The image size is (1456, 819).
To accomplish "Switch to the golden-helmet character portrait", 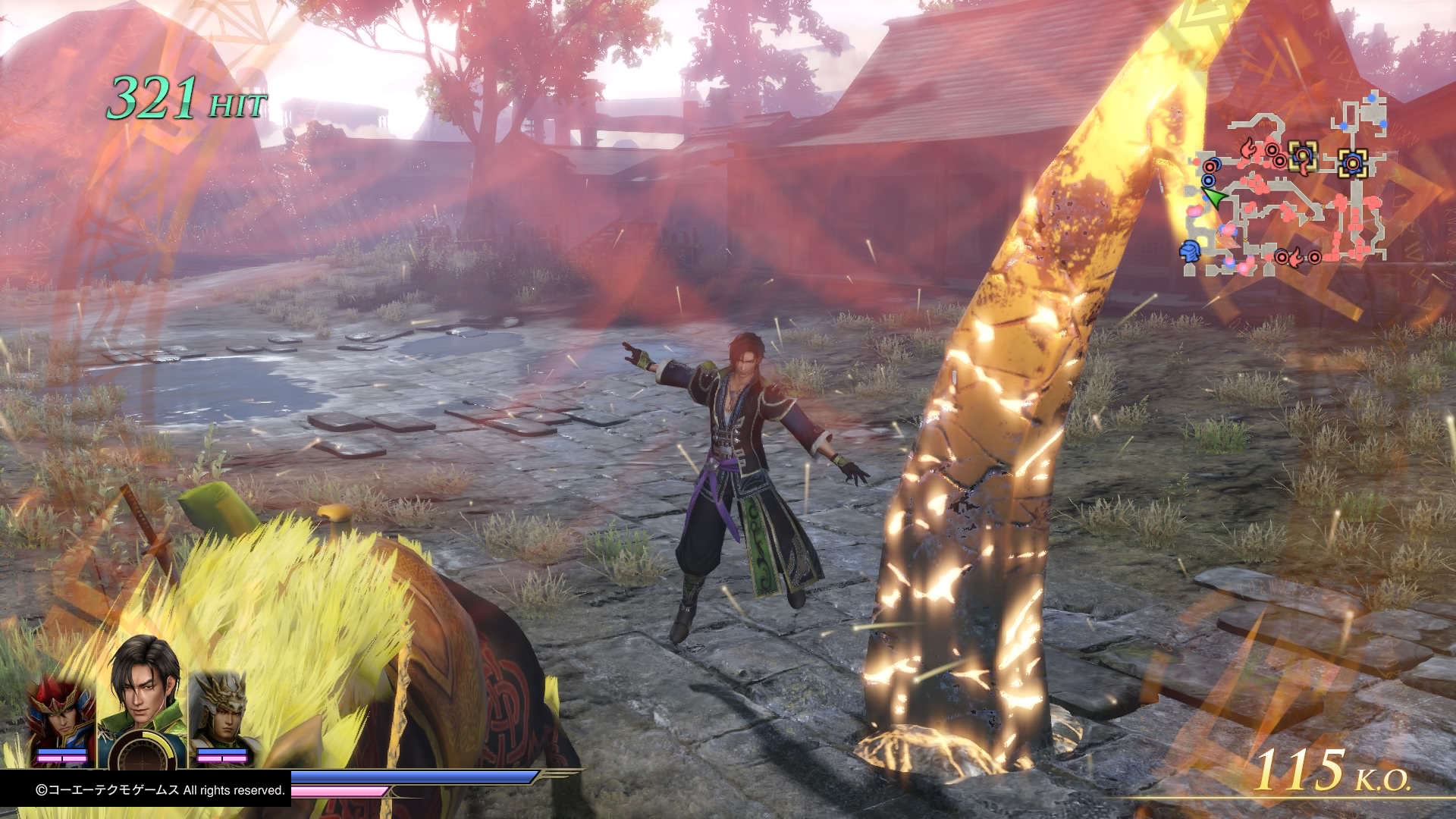I will coord(221,711).
